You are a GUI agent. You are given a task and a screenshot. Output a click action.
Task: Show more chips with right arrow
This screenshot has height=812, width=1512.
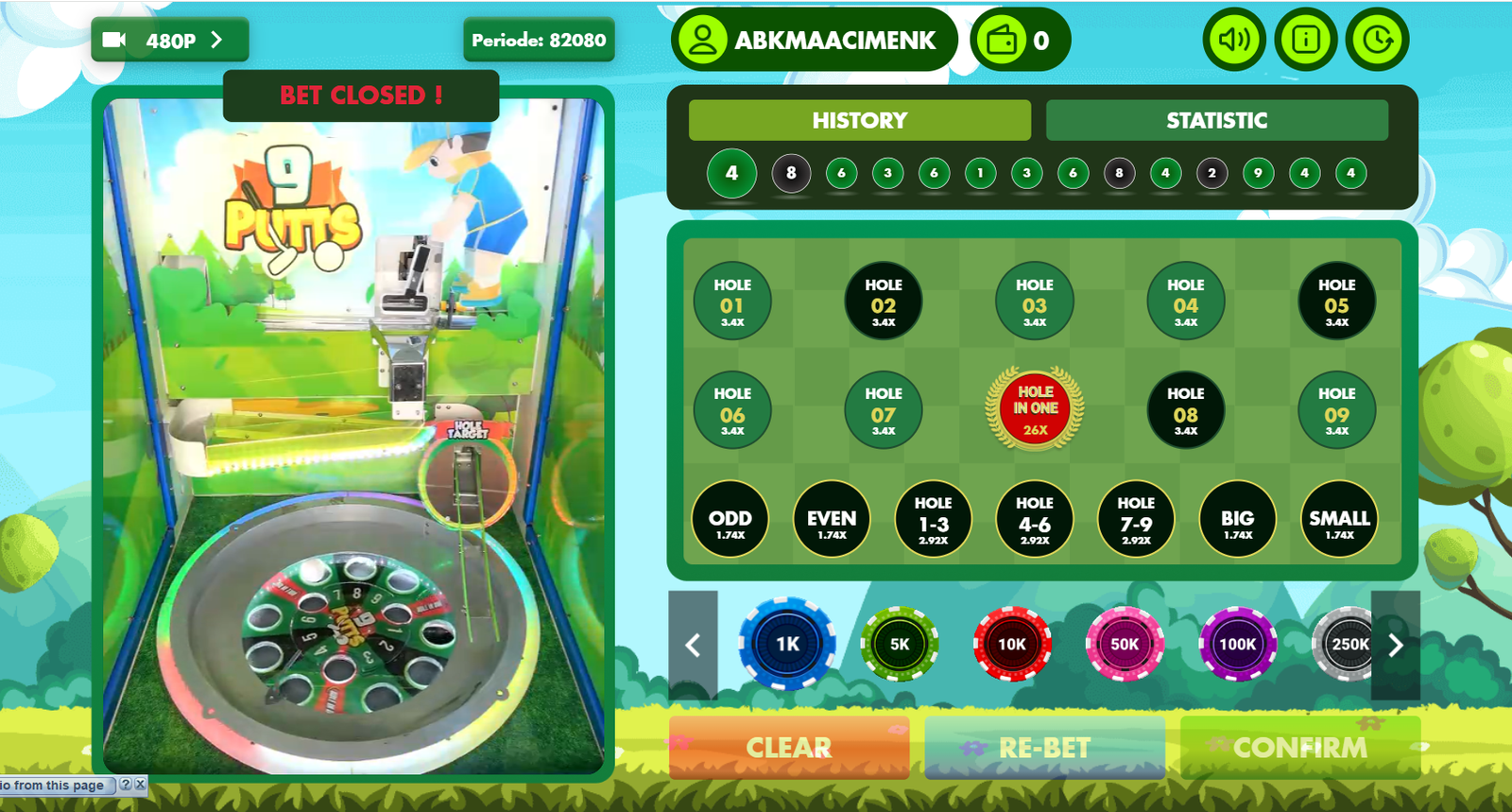[1396, 646]
